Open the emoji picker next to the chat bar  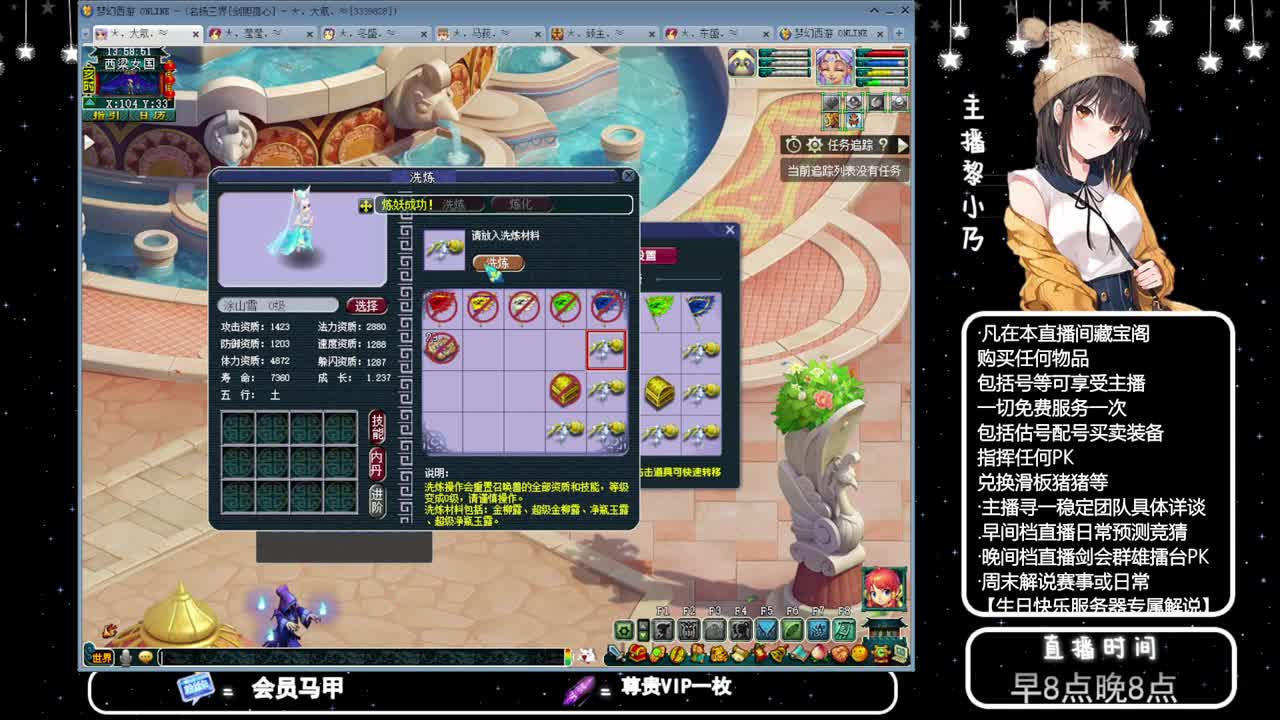(145, 655)
